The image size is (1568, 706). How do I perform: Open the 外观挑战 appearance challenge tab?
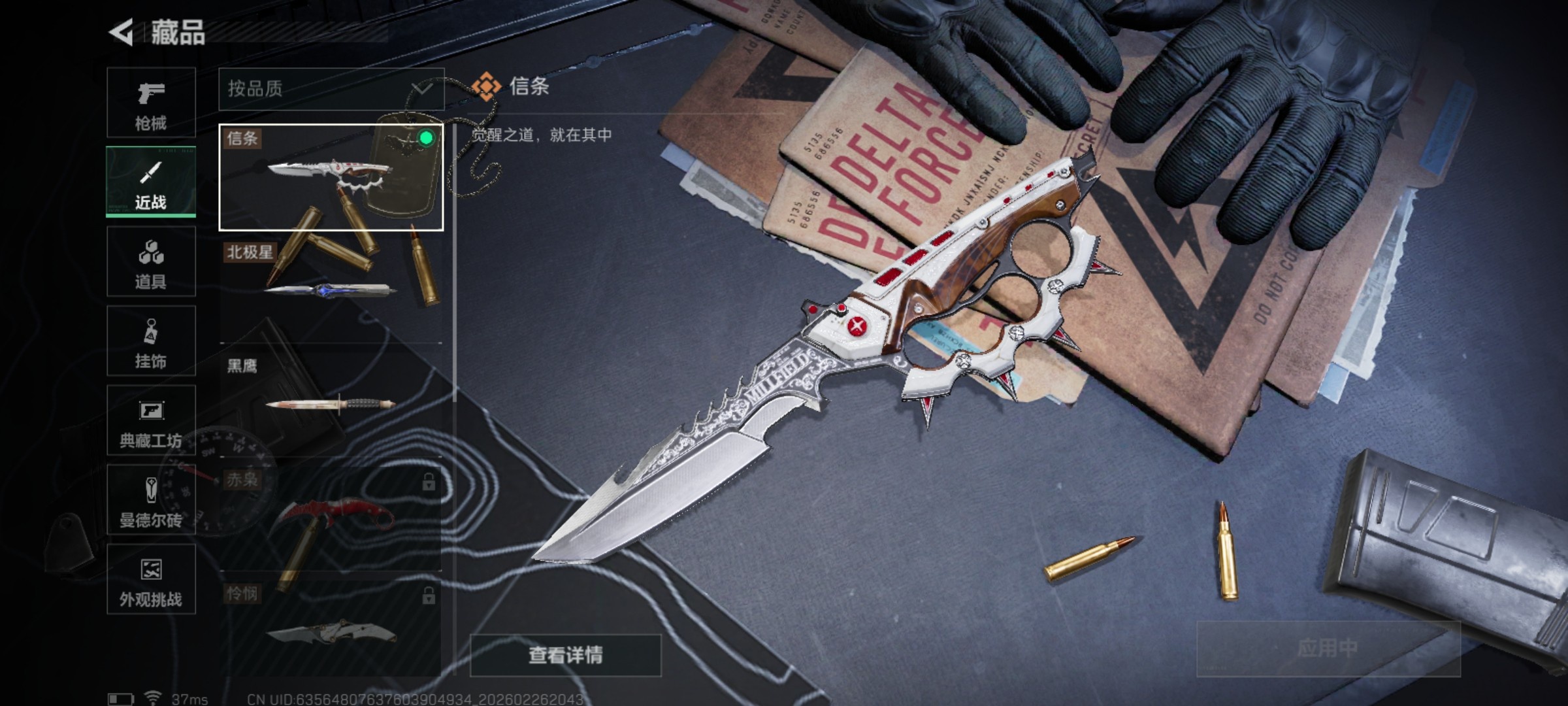click(151, 579)
